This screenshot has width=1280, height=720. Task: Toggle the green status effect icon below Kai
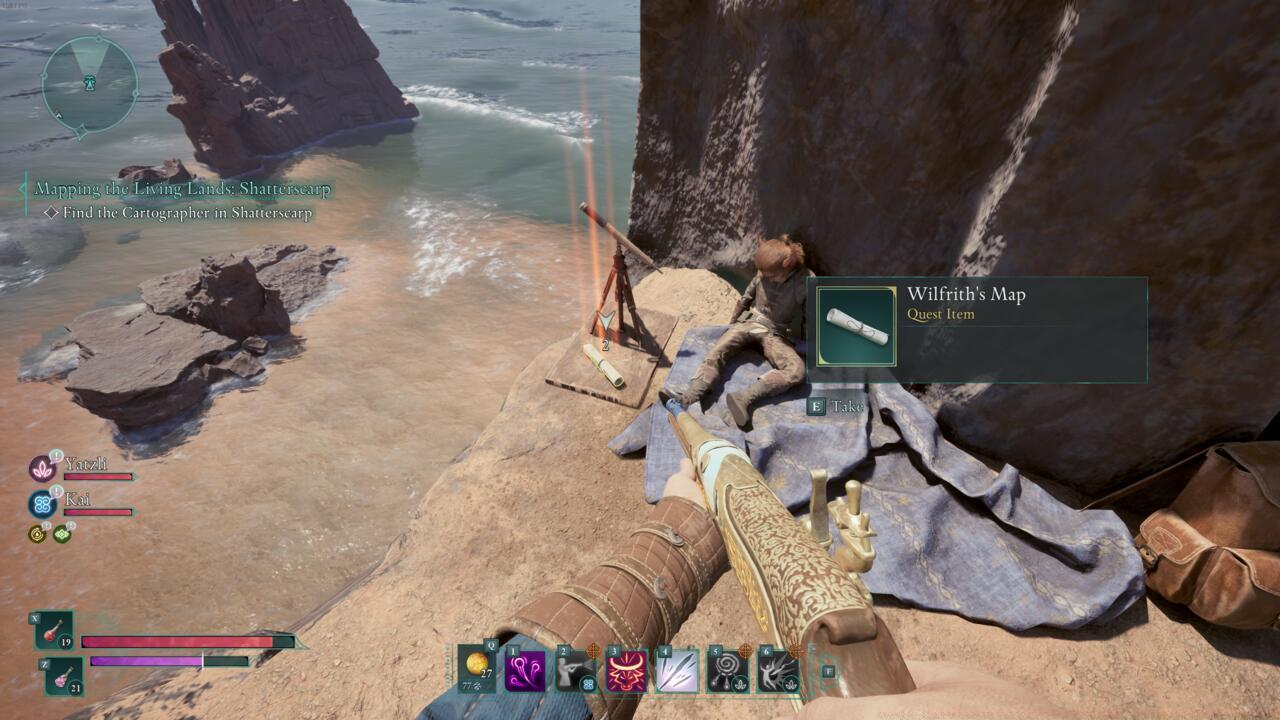pos(62,534)
